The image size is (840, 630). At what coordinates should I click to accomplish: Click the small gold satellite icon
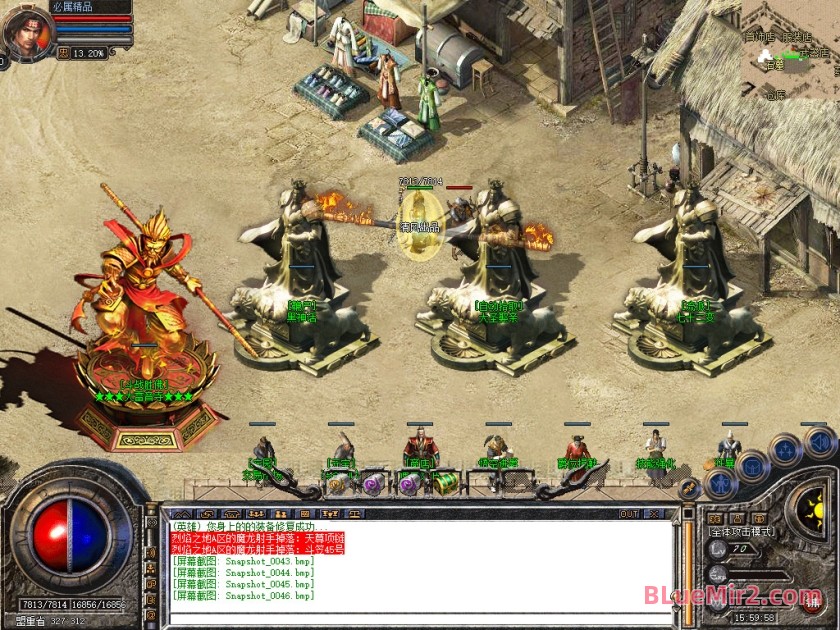pyautogui.click(x=689, y=486)
